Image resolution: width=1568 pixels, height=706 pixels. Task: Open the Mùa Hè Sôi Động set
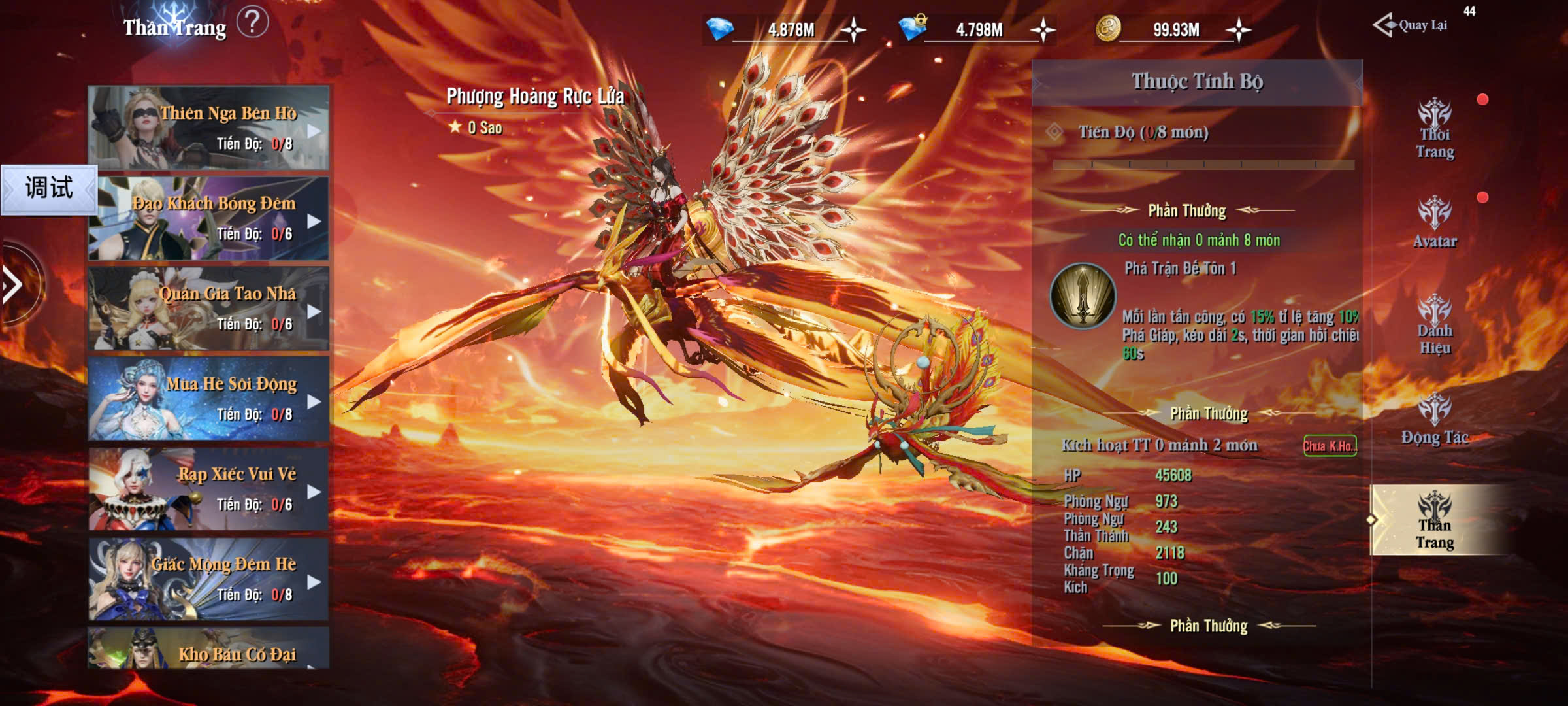pyautogui.click(x=208, y=398)
